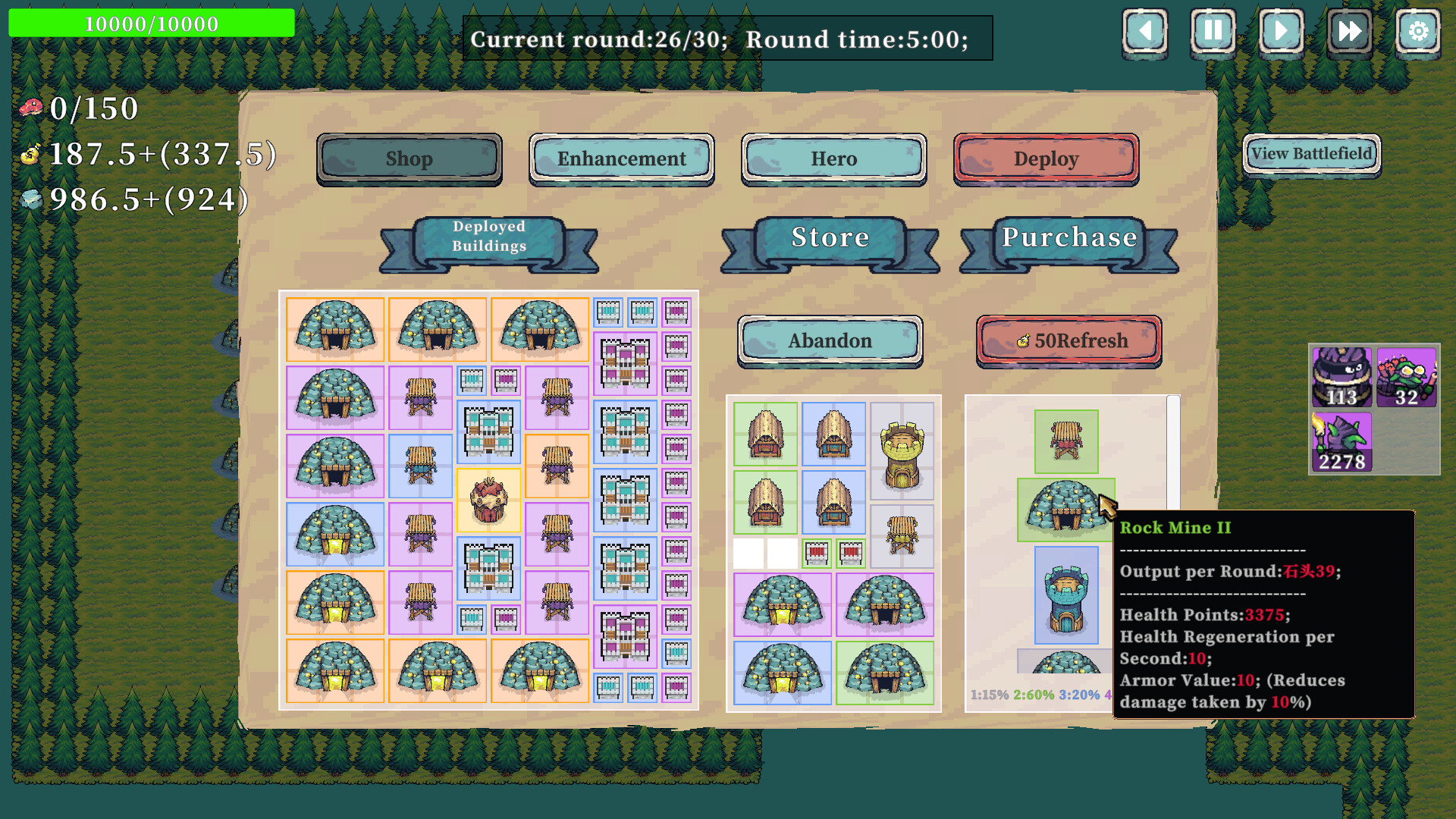Image resolution: width=1456 pixels, height=819 pixels.
Task: Switch to the Hero tab
Action: [833, 158]
